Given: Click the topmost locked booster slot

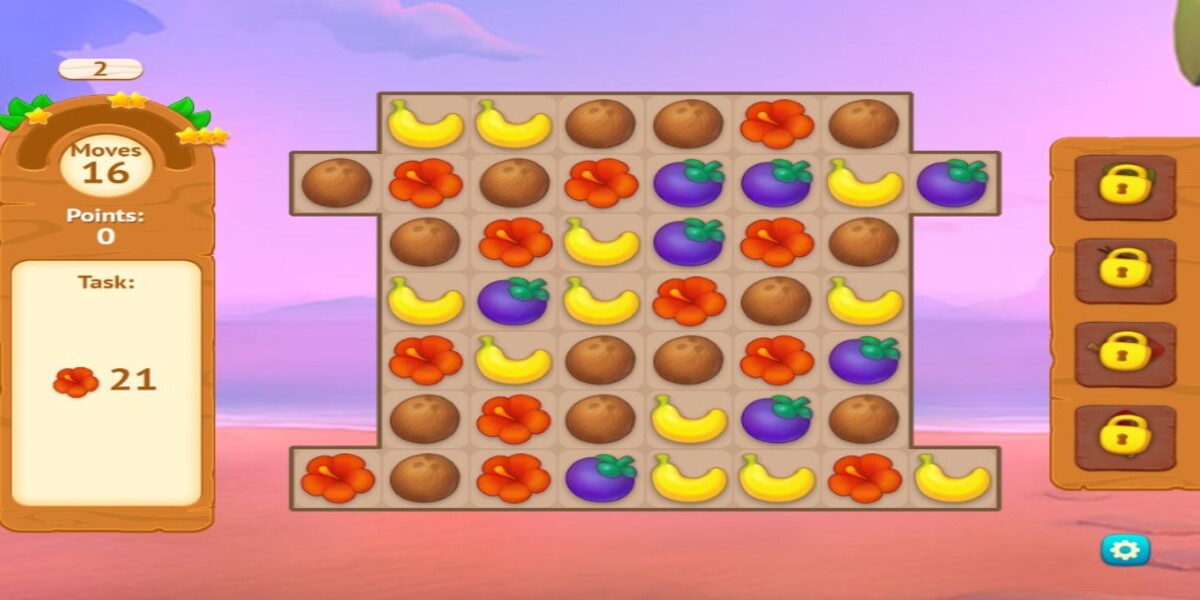Looking at the screenshot, I should click(1125, 186).
